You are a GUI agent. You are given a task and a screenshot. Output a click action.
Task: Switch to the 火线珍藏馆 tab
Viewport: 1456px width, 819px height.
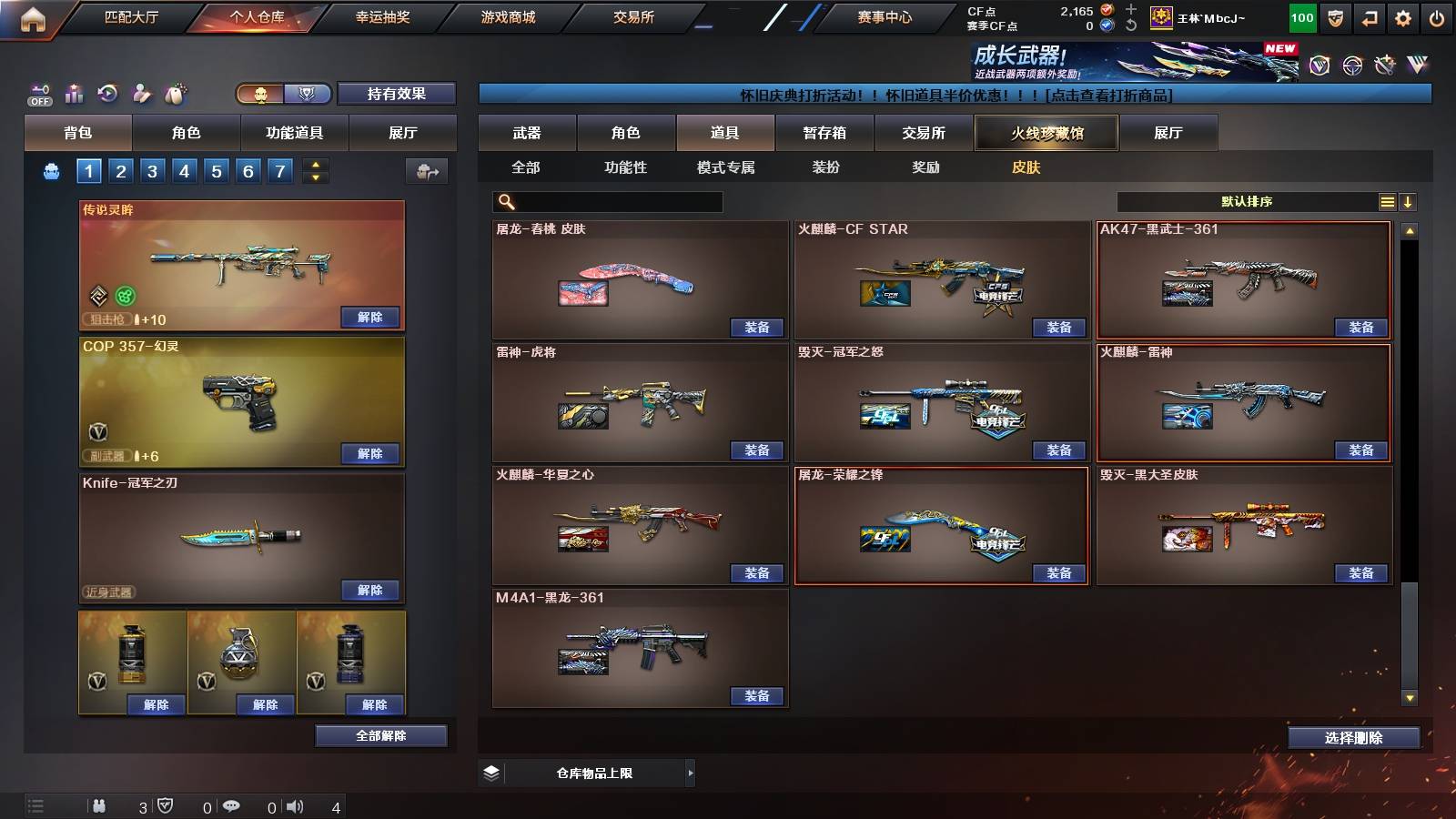point(1045,133)
